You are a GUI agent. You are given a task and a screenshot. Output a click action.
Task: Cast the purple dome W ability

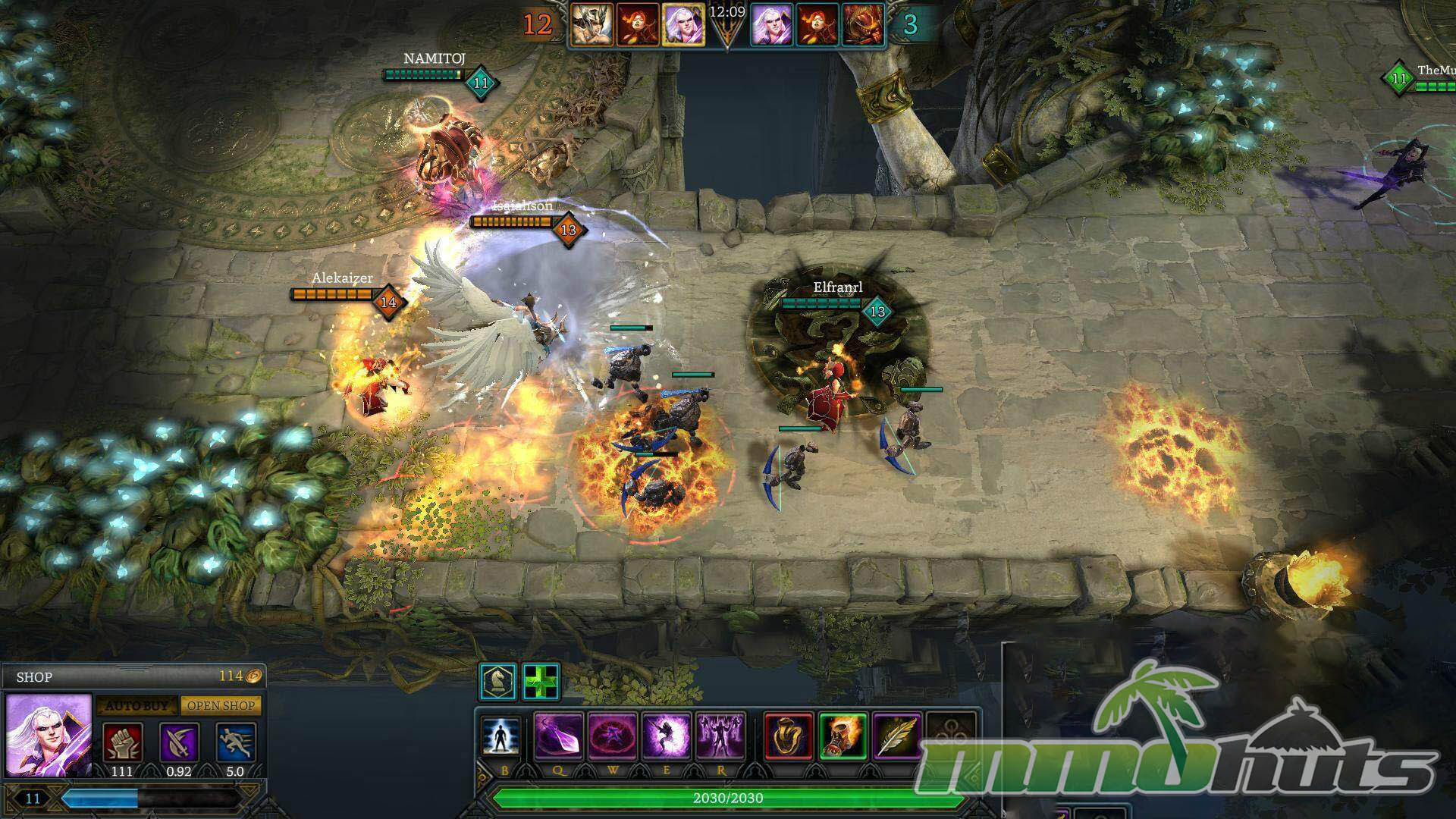point(613,736)
